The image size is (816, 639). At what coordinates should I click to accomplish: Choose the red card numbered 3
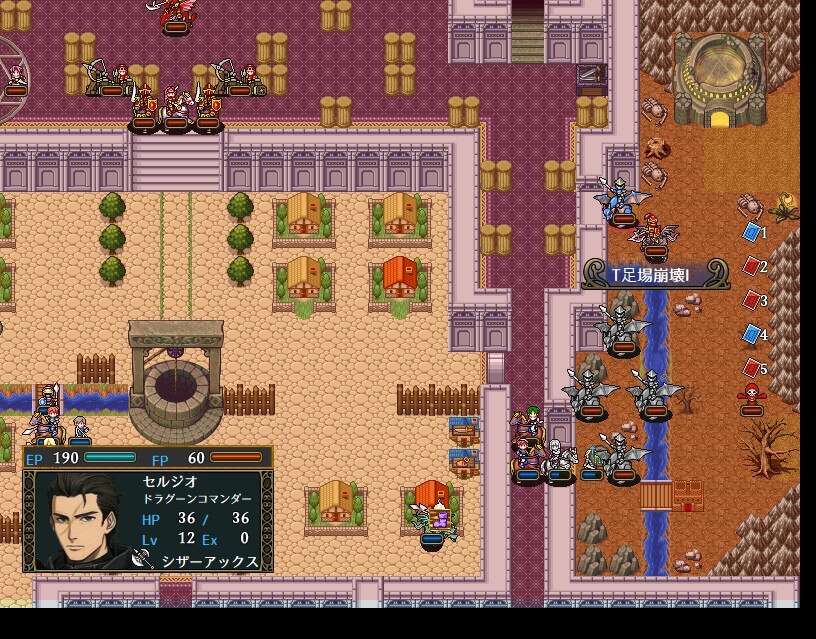(752, 300)
